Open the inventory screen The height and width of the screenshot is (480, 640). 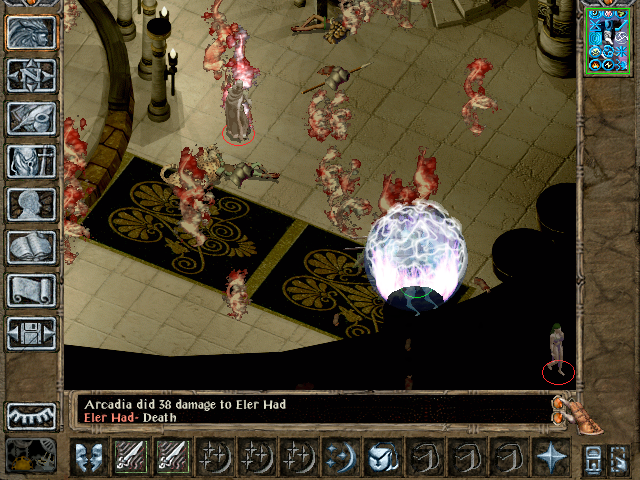click(31, 161)
